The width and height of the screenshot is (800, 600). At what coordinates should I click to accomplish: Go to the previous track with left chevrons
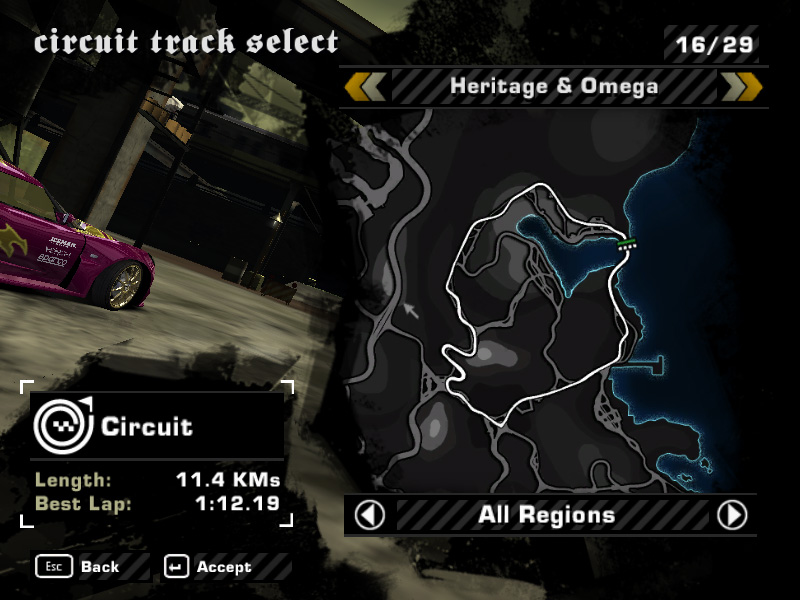coord(365,87)
